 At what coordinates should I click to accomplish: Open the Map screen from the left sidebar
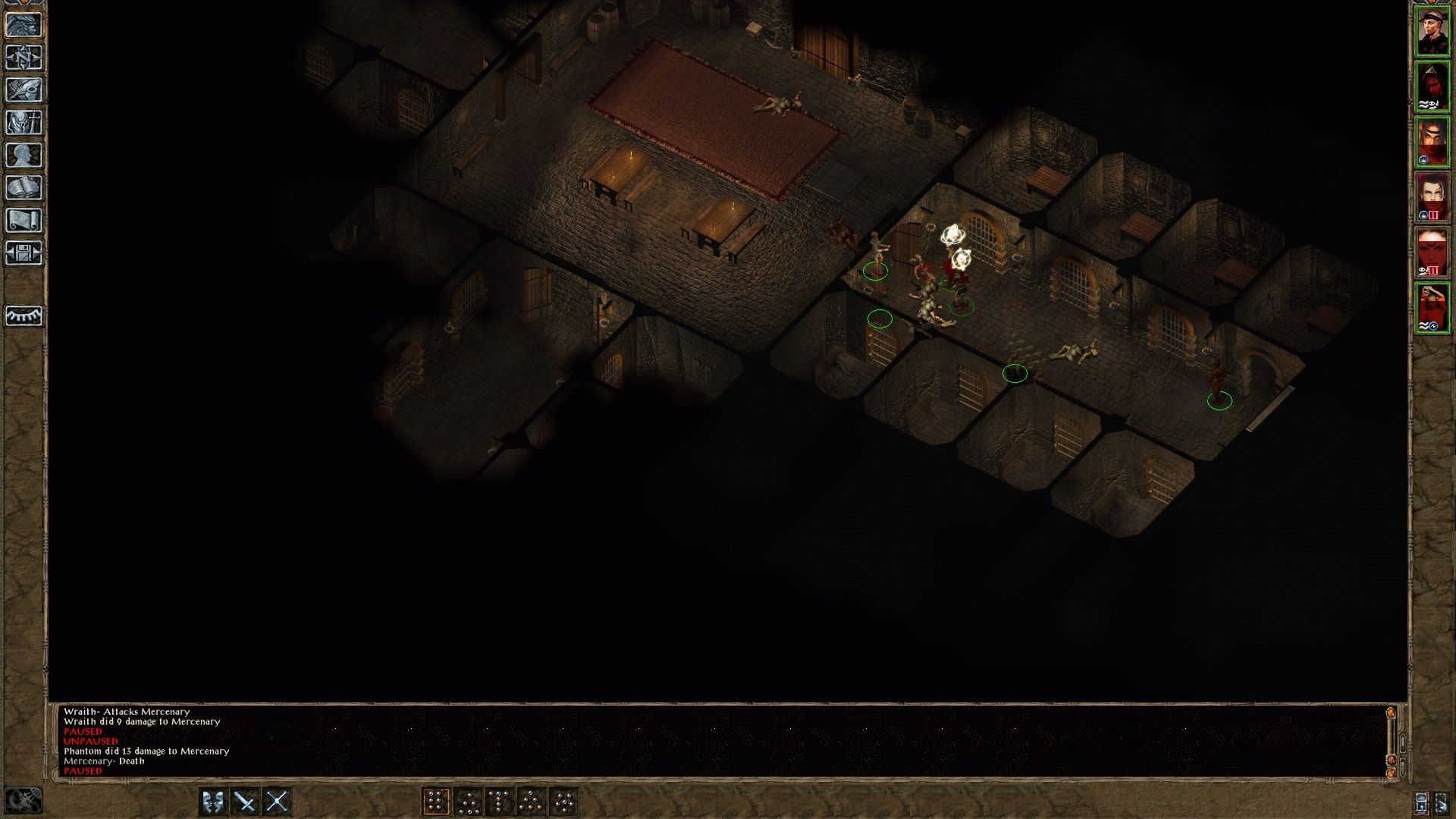24,56
